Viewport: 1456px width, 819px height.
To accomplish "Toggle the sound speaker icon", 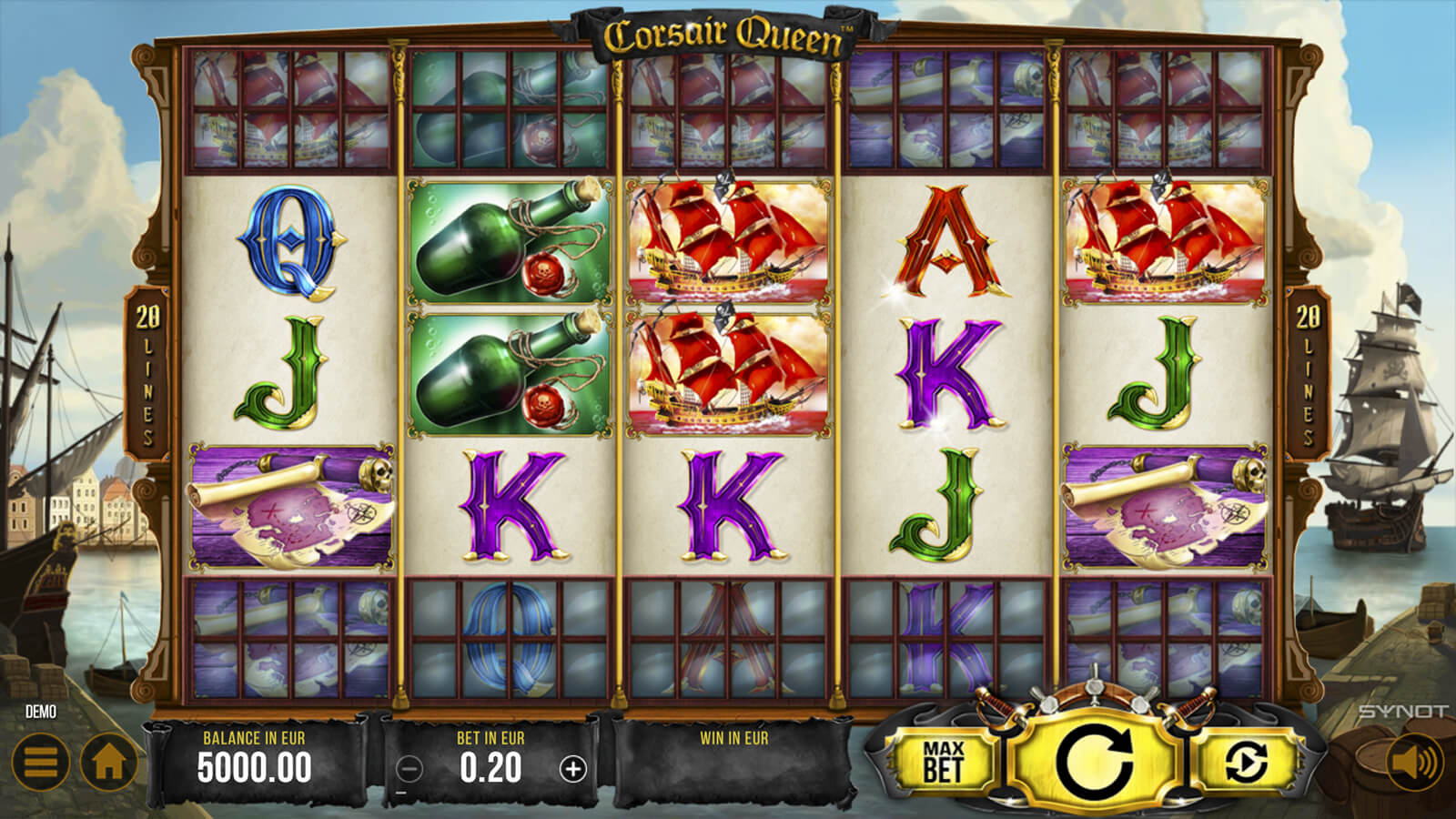I will 1413,762.
